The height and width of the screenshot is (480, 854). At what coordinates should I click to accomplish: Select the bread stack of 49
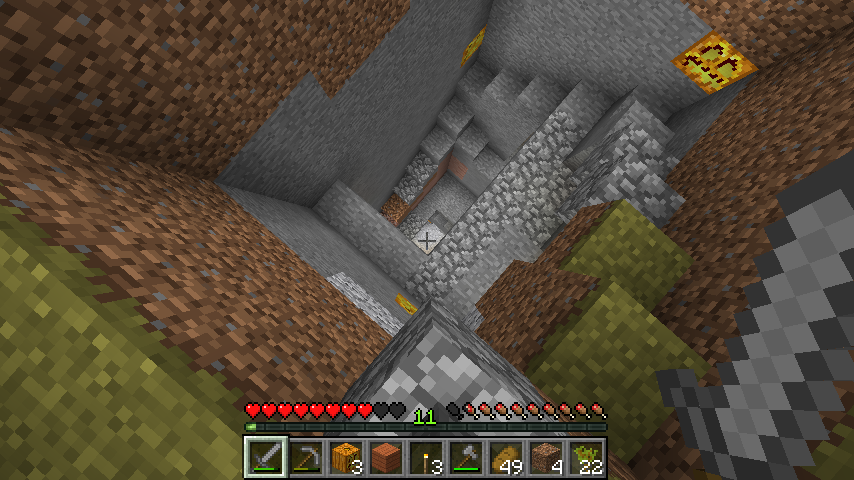pos(505,457)
